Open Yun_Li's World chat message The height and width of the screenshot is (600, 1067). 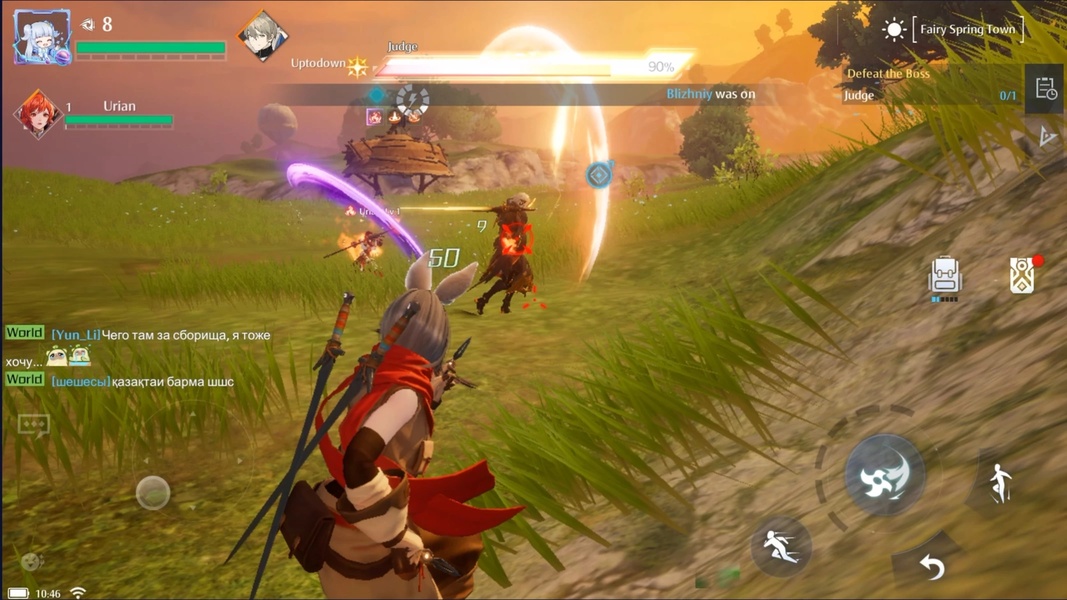pos(160,335)
